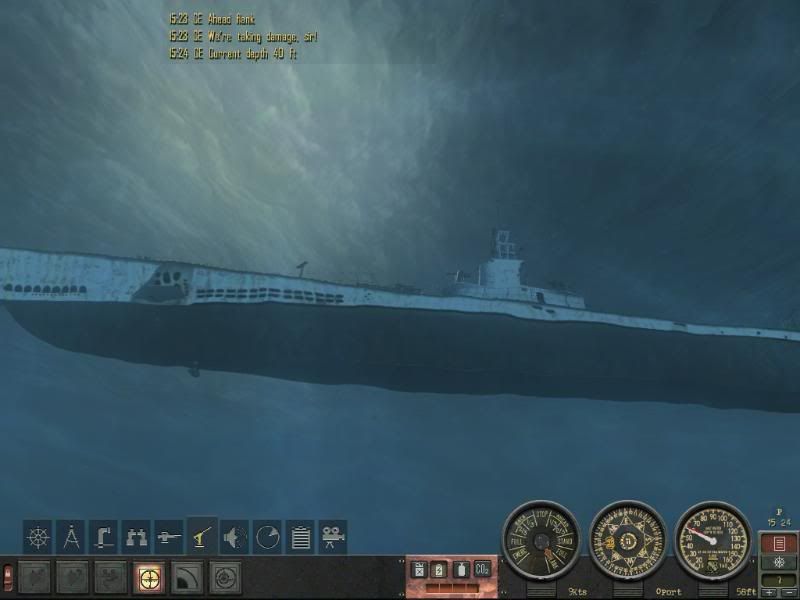Click the CO2 level indicator
Screen dimensions: 800x600
(483, 569)
